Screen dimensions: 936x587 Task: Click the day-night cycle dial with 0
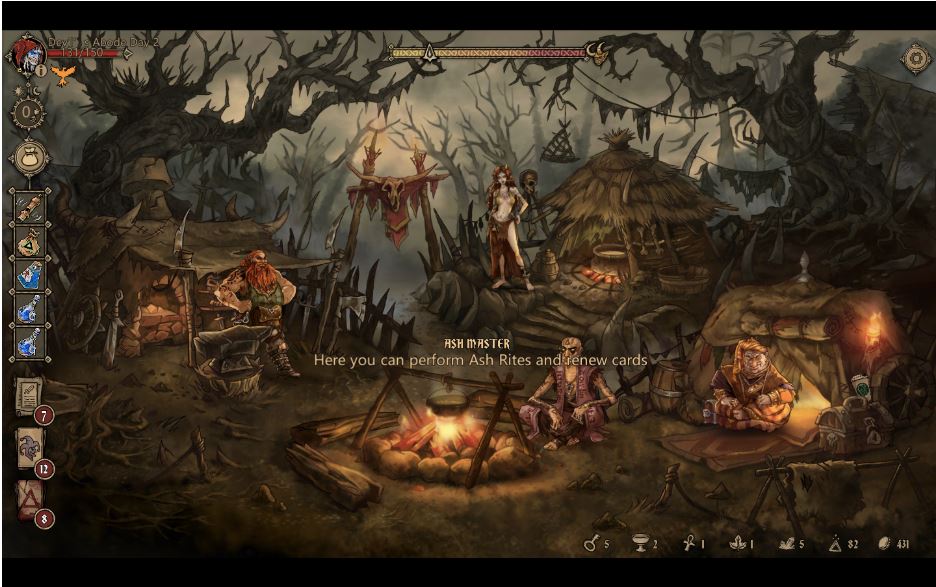[28, 110]
